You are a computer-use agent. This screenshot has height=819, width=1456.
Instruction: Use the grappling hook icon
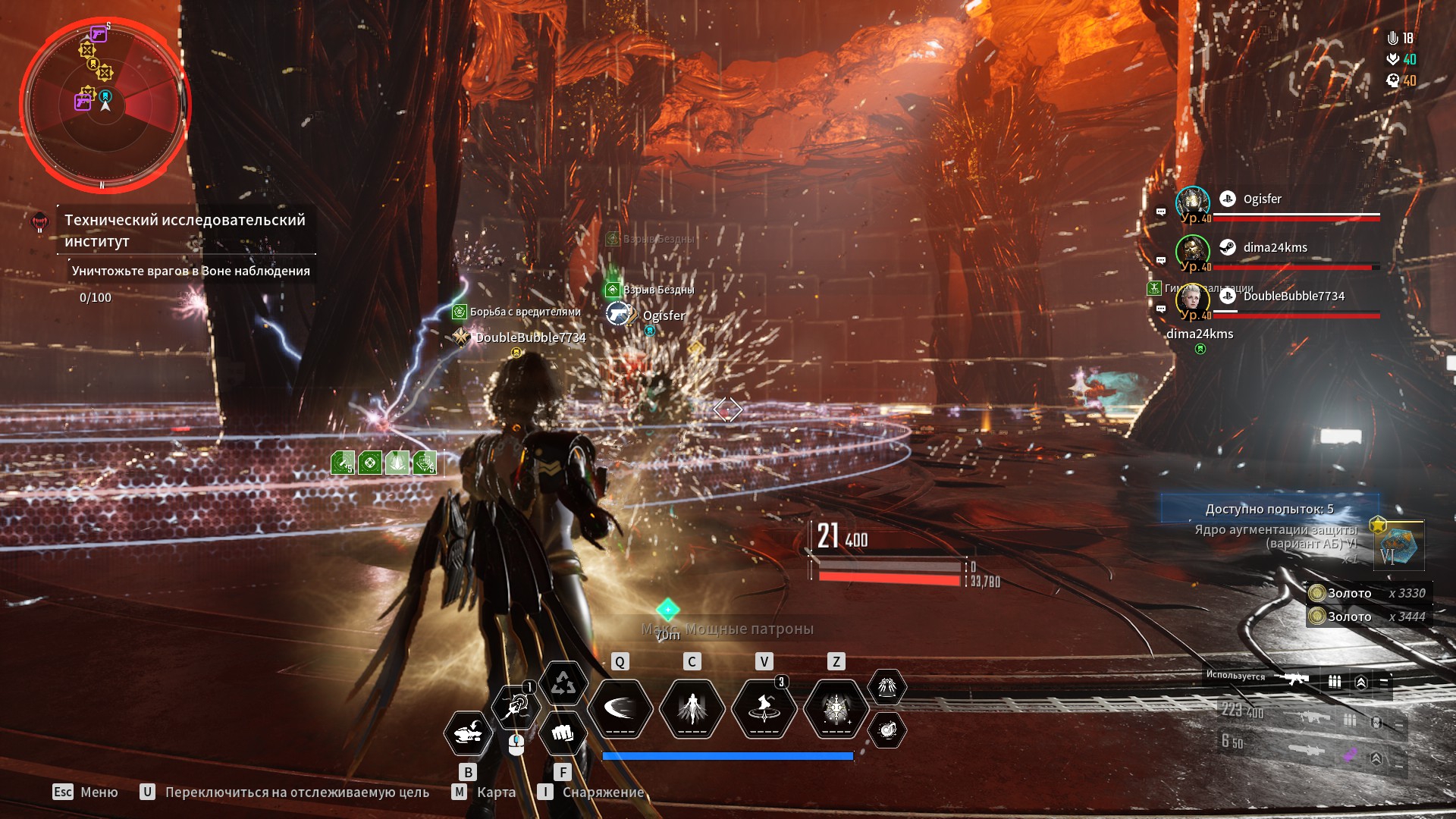tap(516, 707)
